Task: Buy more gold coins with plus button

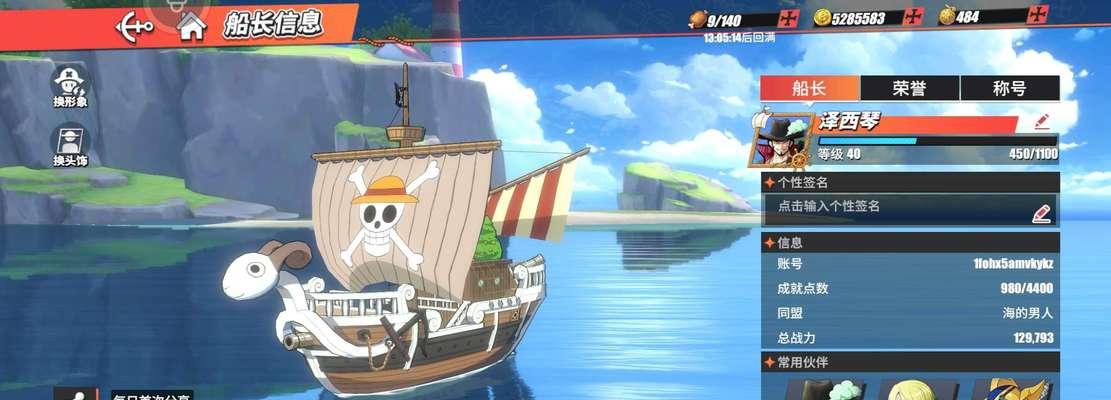Action: pos(912,17)
